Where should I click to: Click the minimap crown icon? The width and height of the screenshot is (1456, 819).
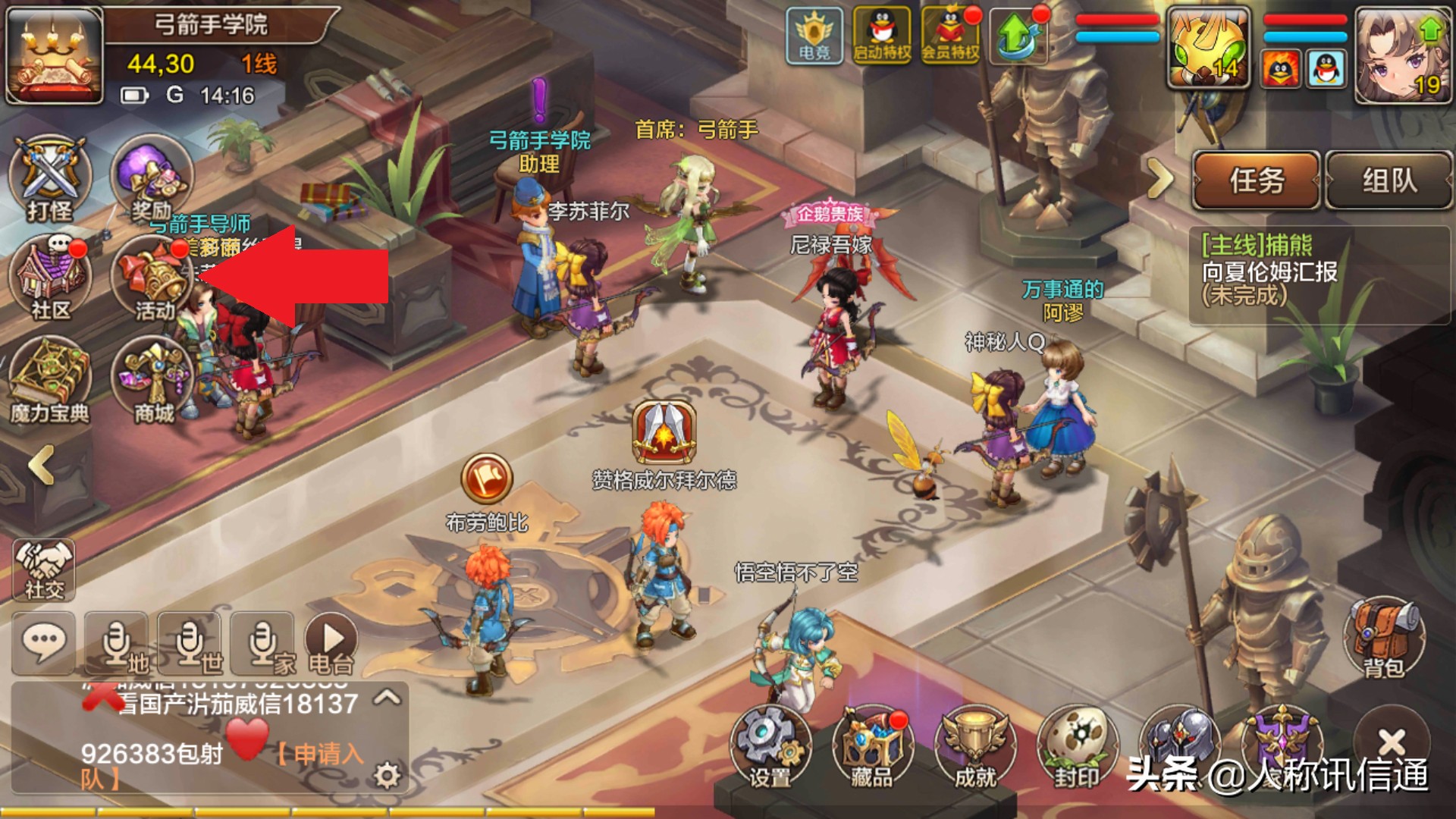[x=55, y=55]
